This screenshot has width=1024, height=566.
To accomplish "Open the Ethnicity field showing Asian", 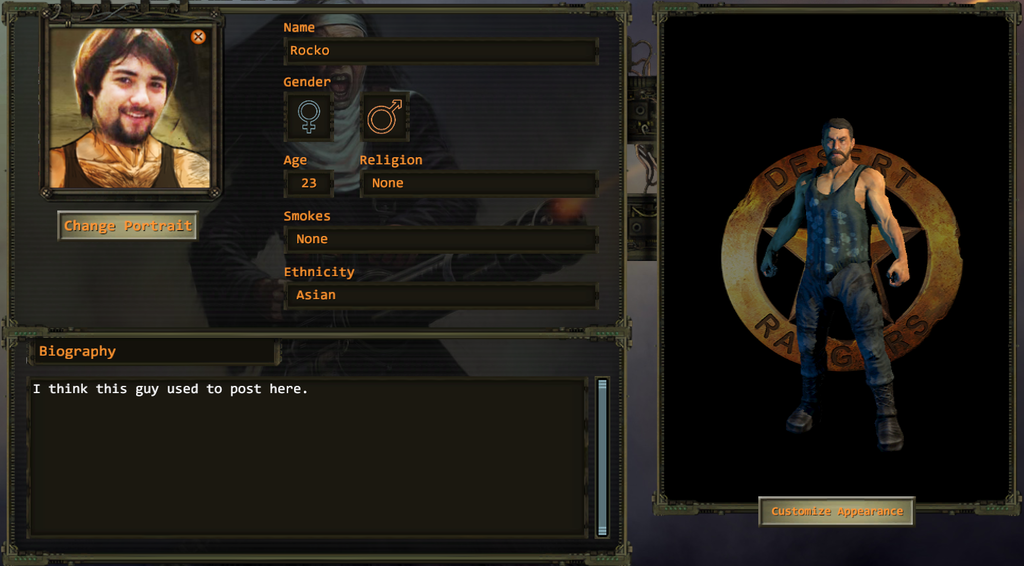I will coord(440,295).
